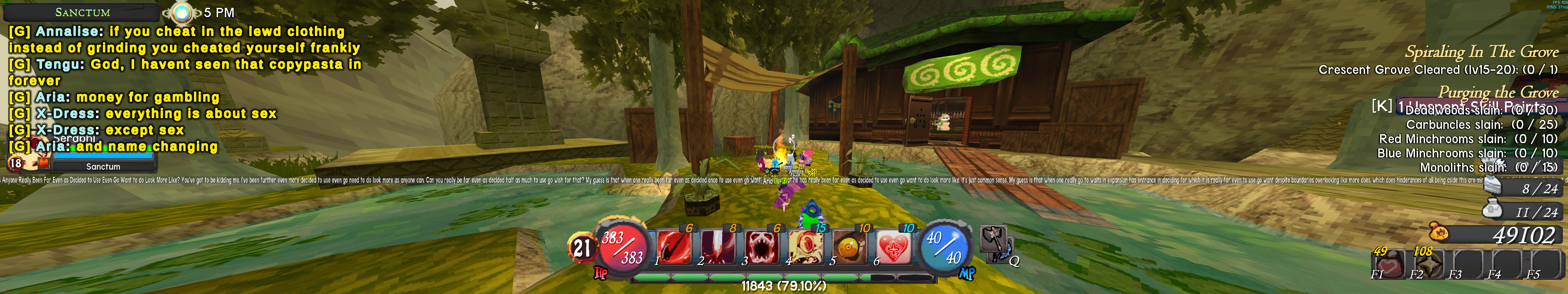Click the day-night clock orb
Viewport: 1568px width, 294px height.
pyautogui.click(x=180, y=12)
